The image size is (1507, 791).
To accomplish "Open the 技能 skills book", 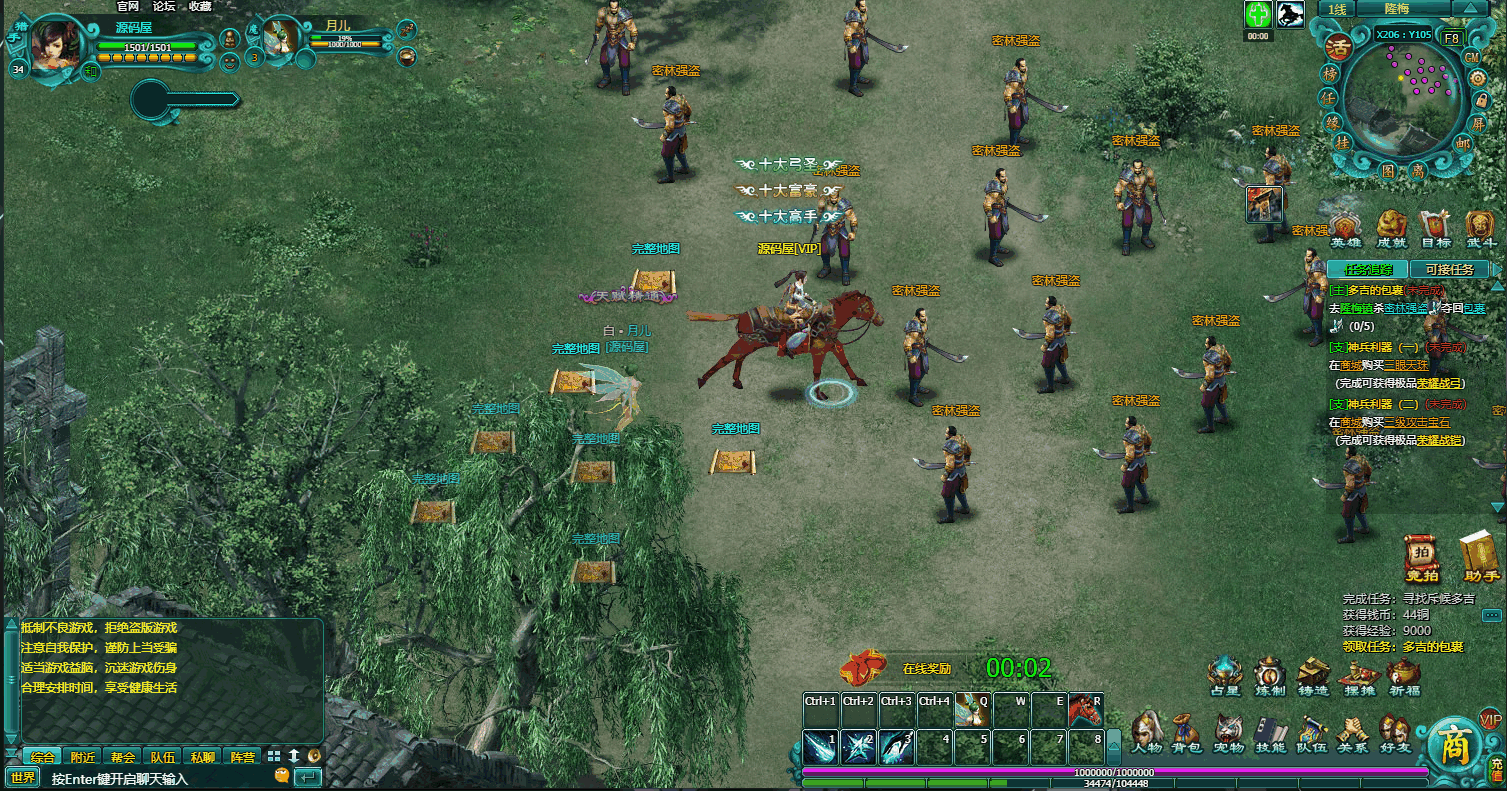I will tap(1270, 732).
